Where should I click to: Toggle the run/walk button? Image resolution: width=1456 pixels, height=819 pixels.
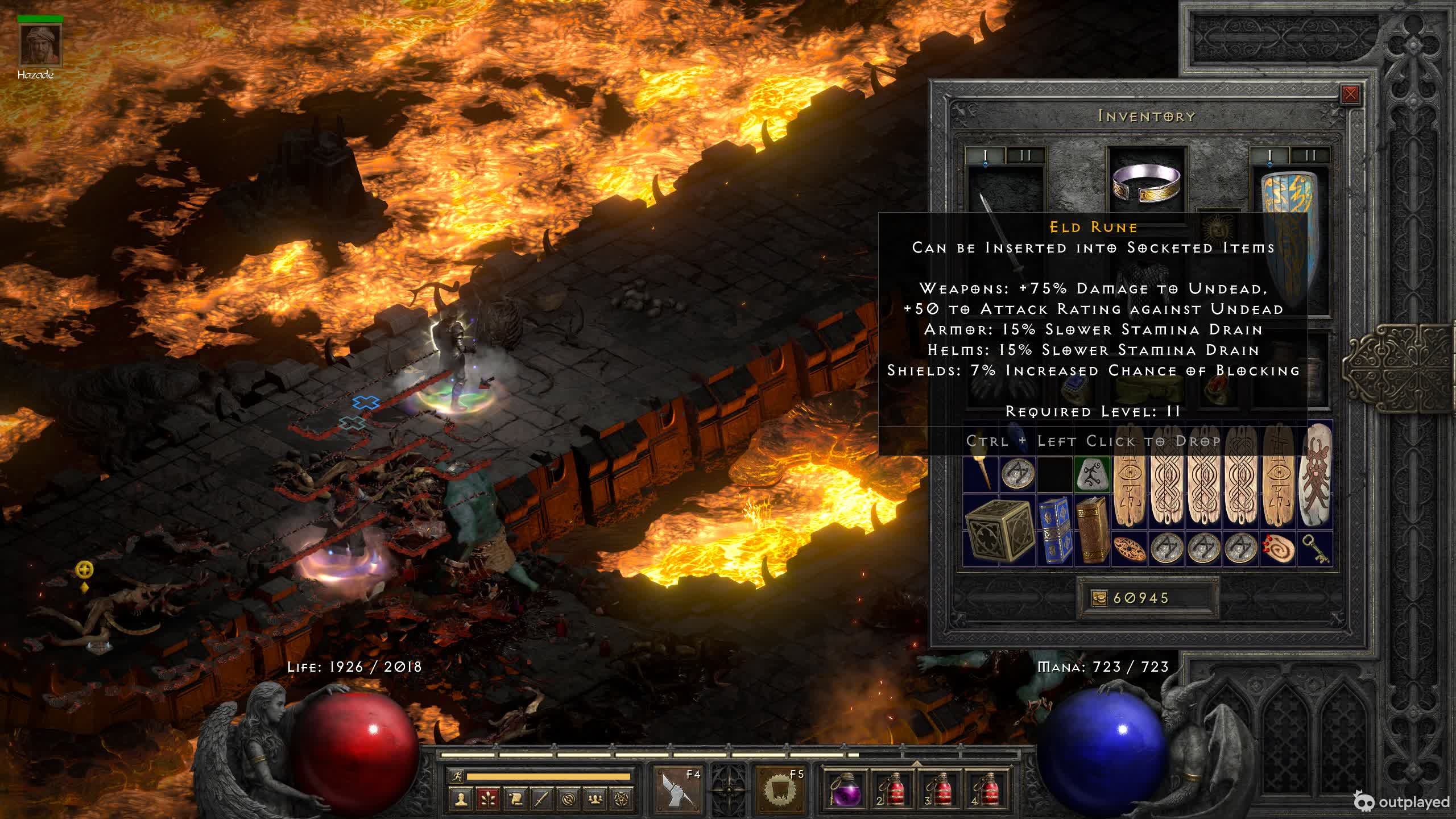coord(456,776)
